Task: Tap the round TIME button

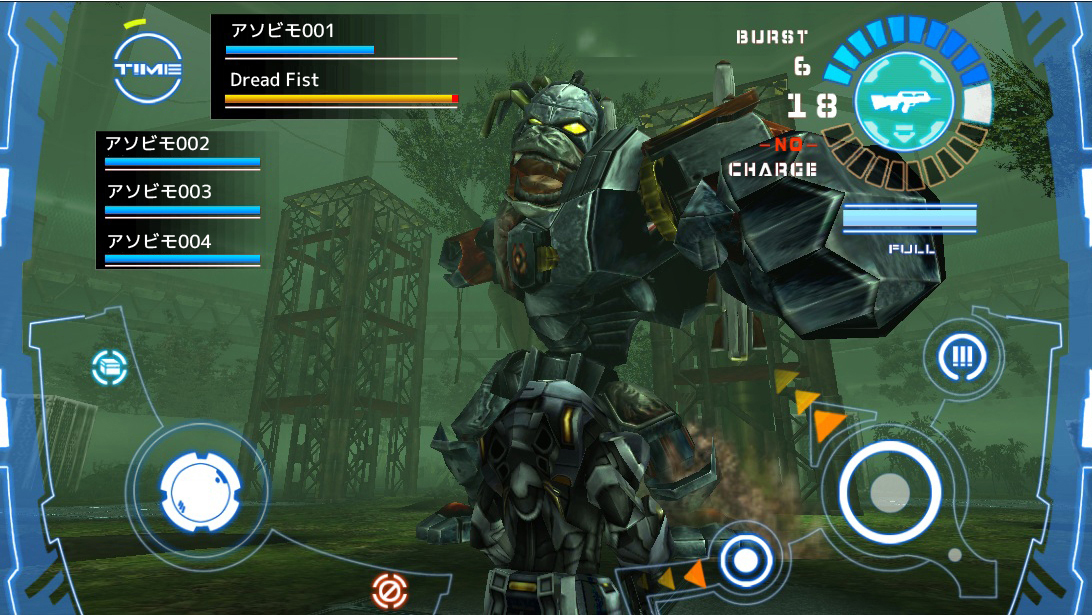Action: click(x=147, y=68)
